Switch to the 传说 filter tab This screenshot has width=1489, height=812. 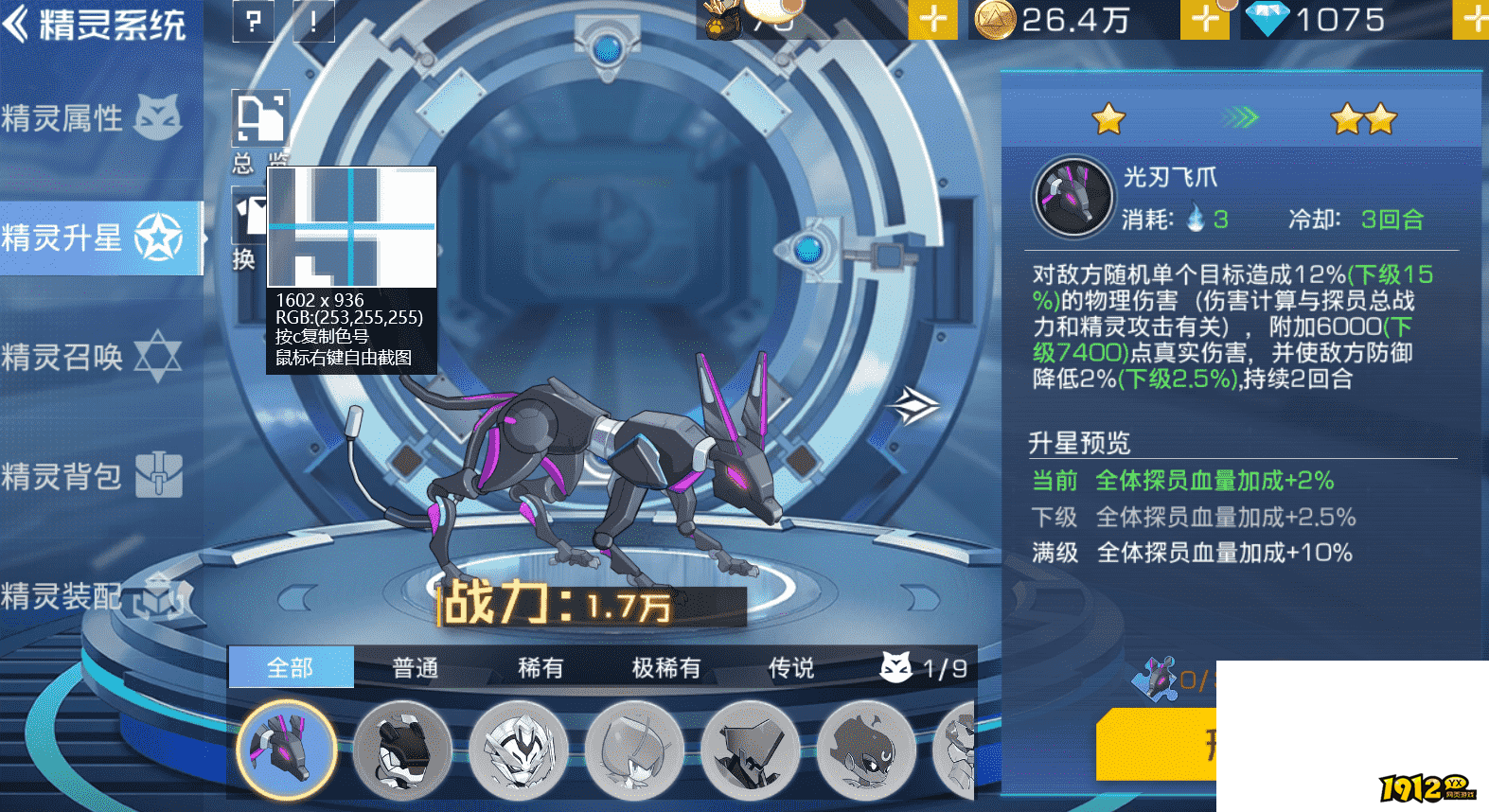click(791, 668)
